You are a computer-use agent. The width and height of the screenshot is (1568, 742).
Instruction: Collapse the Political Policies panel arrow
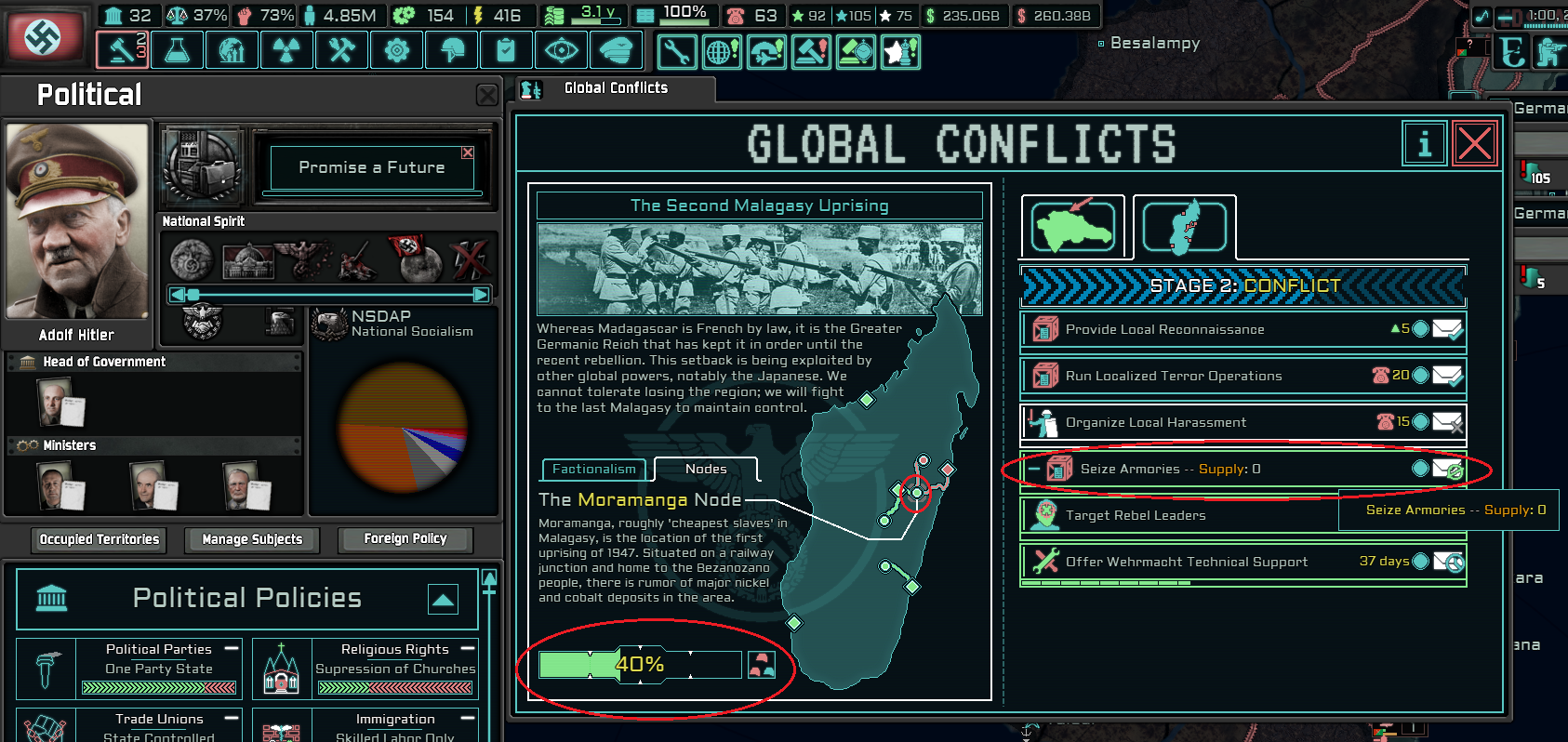444,600
